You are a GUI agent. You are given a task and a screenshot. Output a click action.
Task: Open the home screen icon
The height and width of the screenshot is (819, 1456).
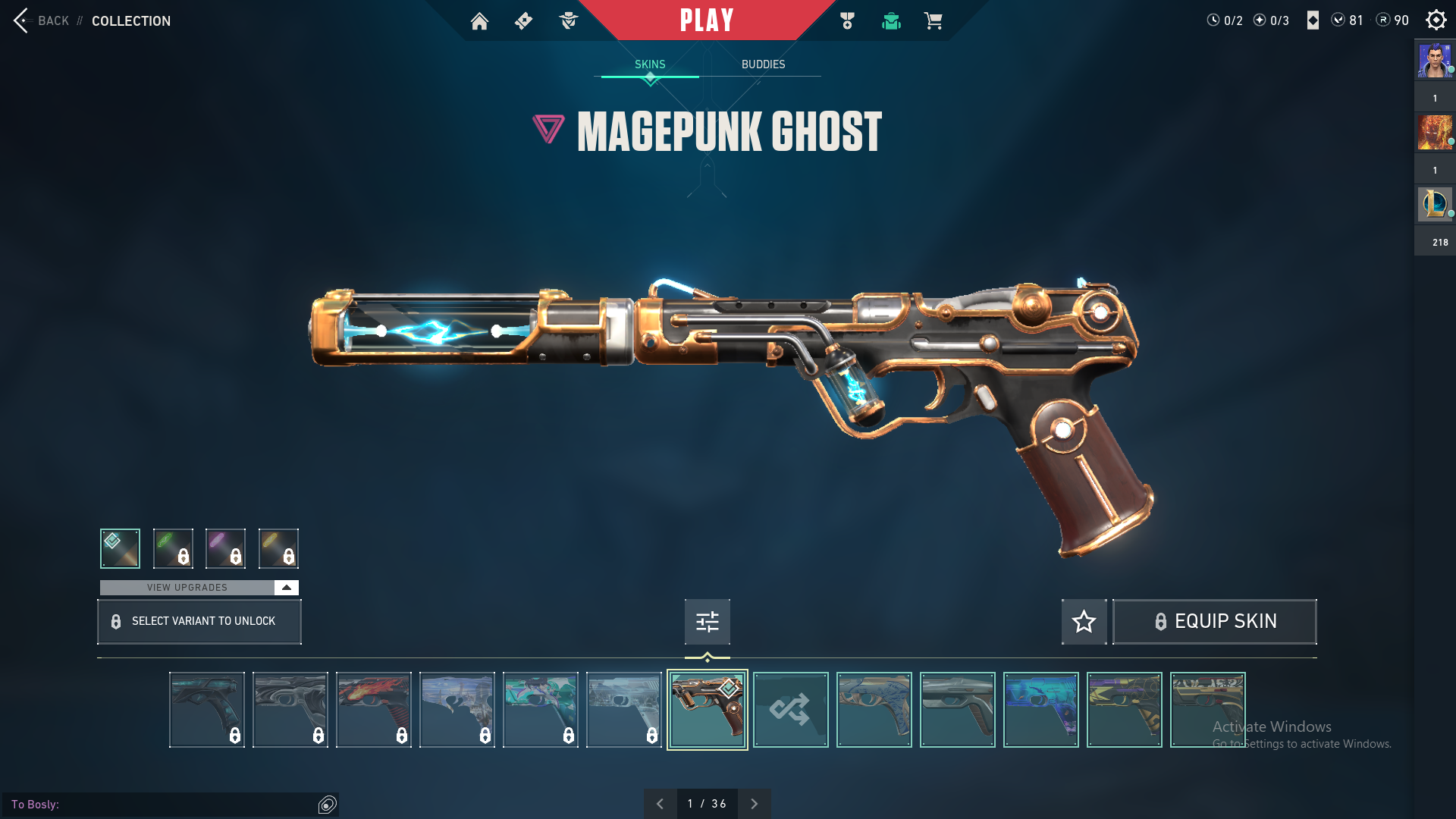(479, 21)
